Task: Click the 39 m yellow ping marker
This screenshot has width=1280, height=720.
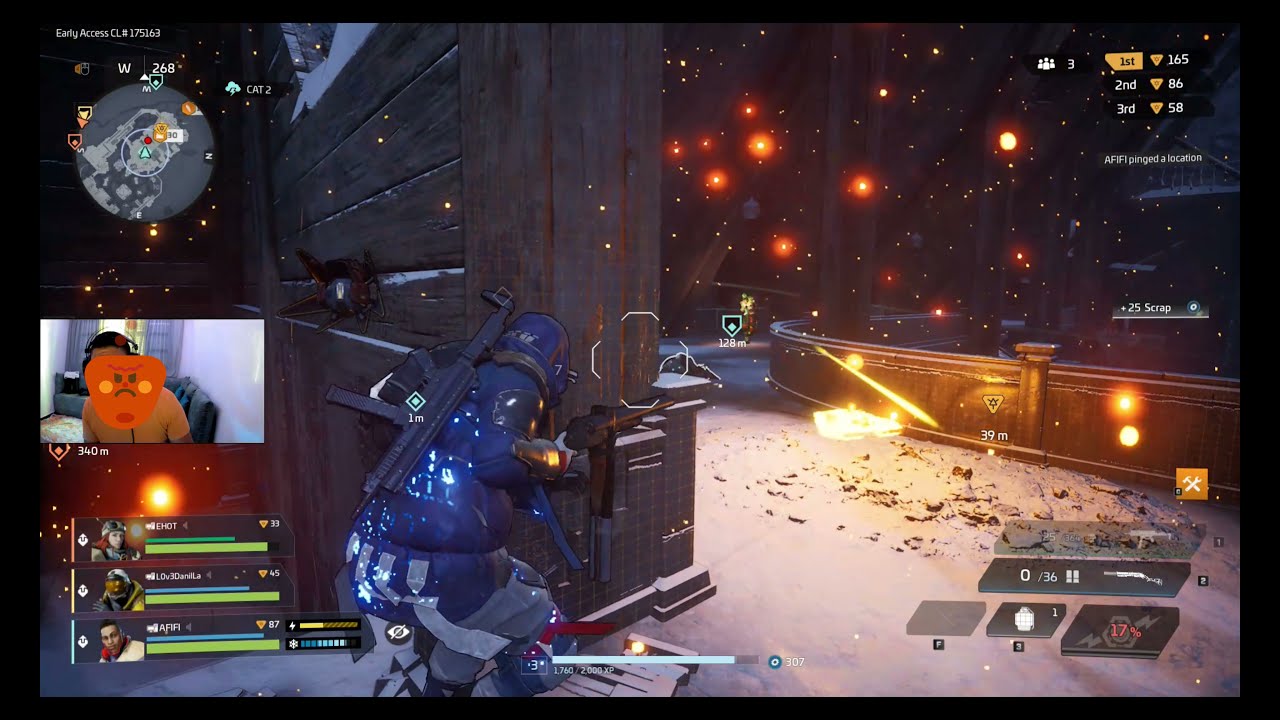Action: coord(993,404)
